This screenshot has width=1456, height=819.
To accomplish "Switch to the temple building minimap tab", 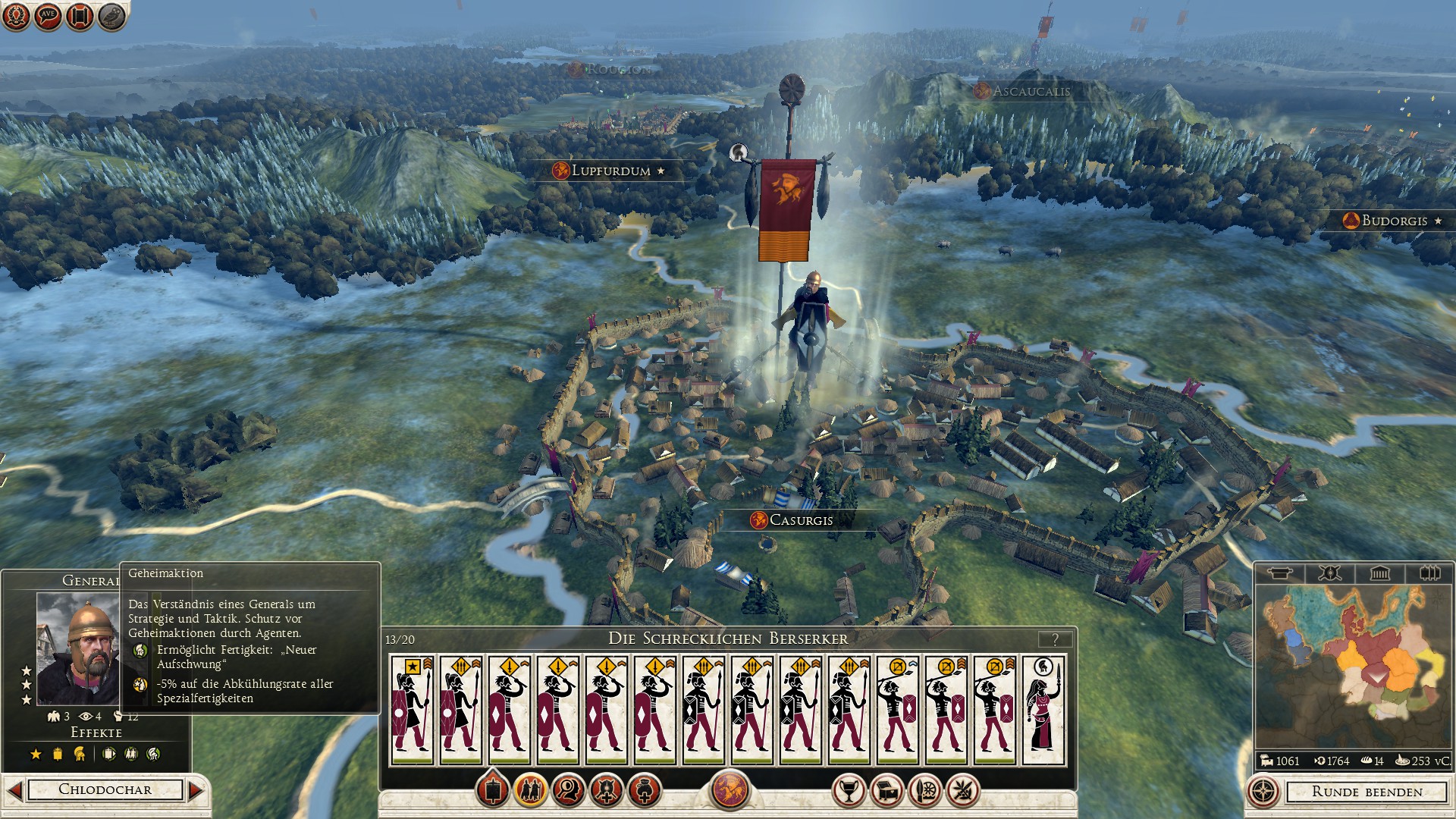I will click(1379, 573).
